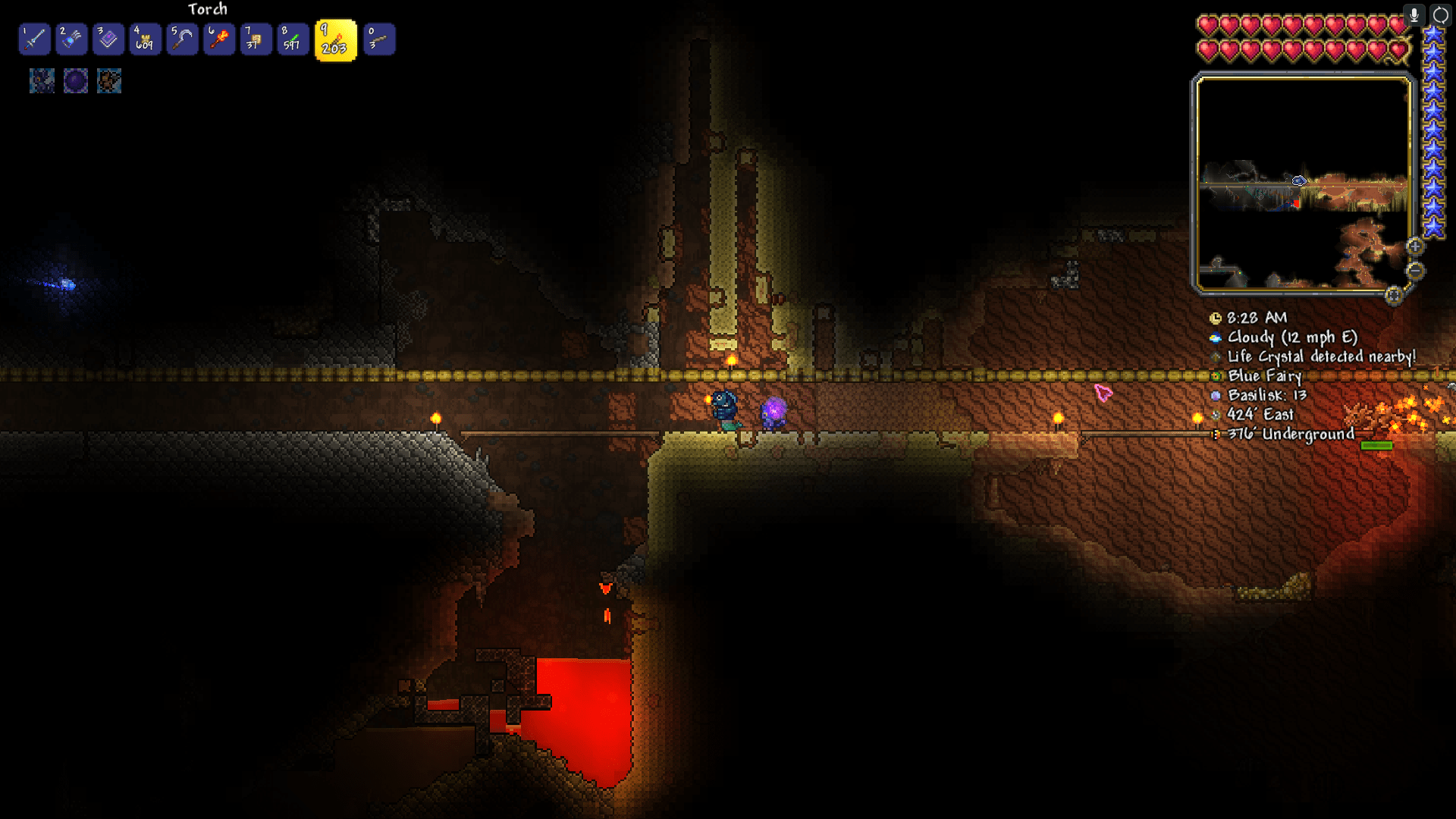Cancel the Obsidian Skin buff icon
Image resolution: width=1456 pixels, height=819 pixels.
(75, 81)
